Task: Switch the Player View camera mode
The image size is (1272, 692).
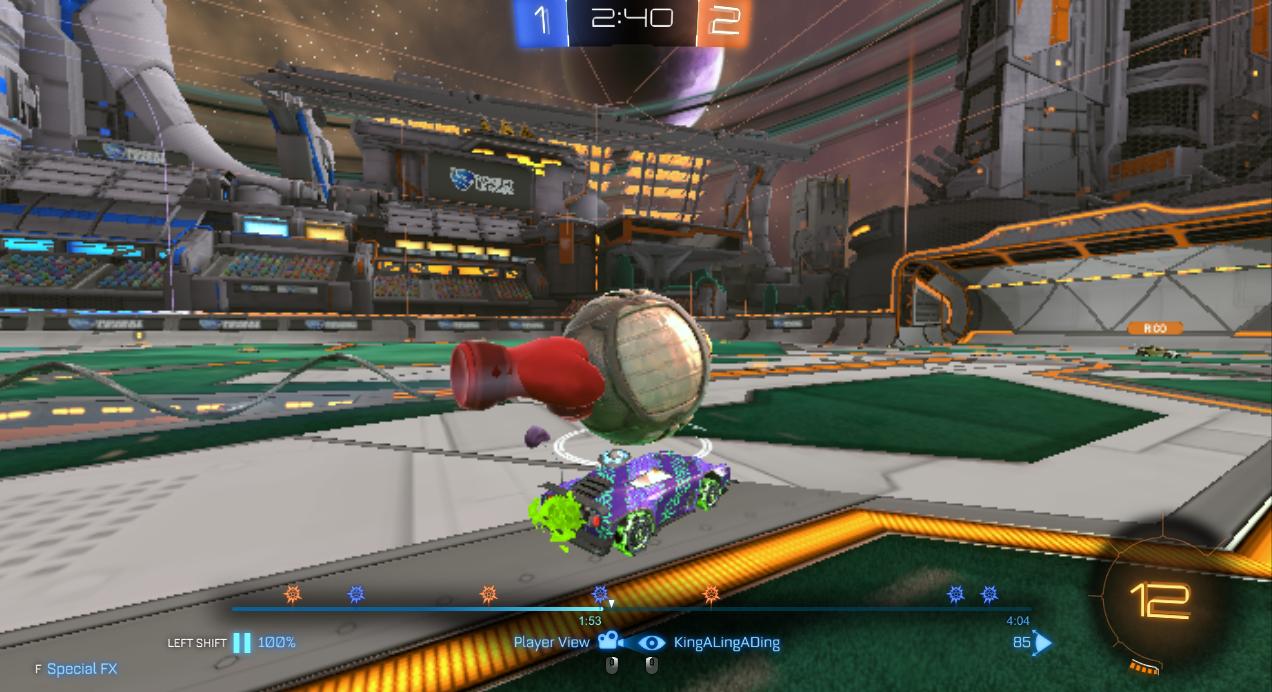Action: tap(607, 642)
